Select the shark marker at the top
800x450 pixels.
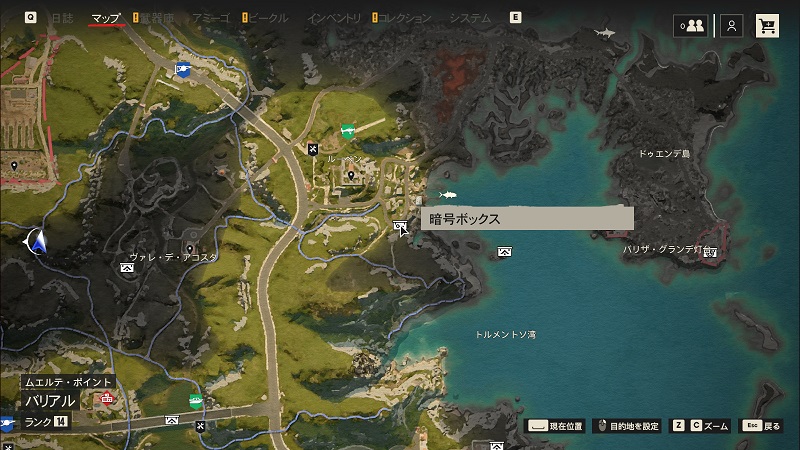604,34
